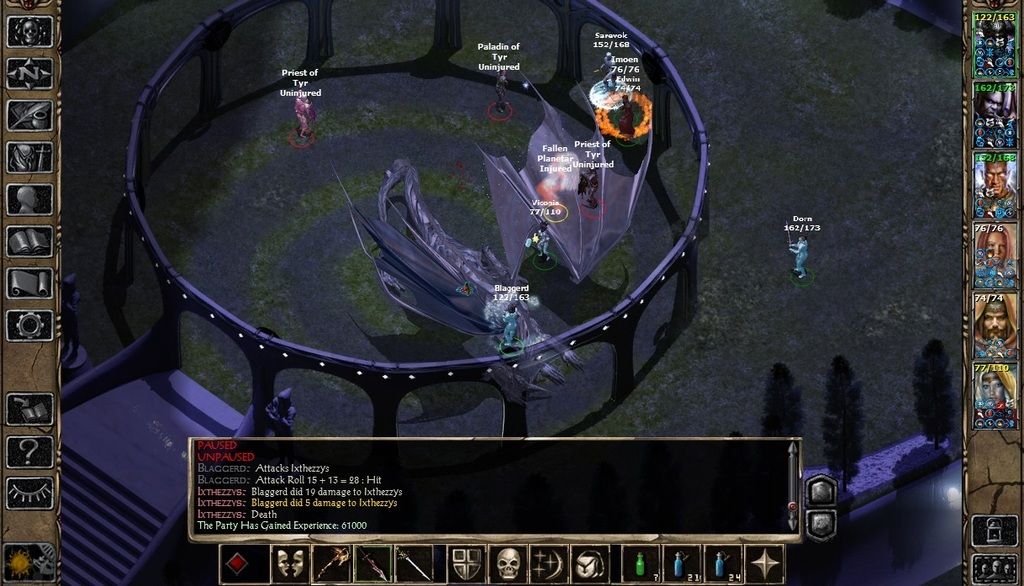The width and height of the screenshot is (1024, 586).
Task: Use the blue potion with 24 charges
Action: pyautogui.click(x=724, y=564)
